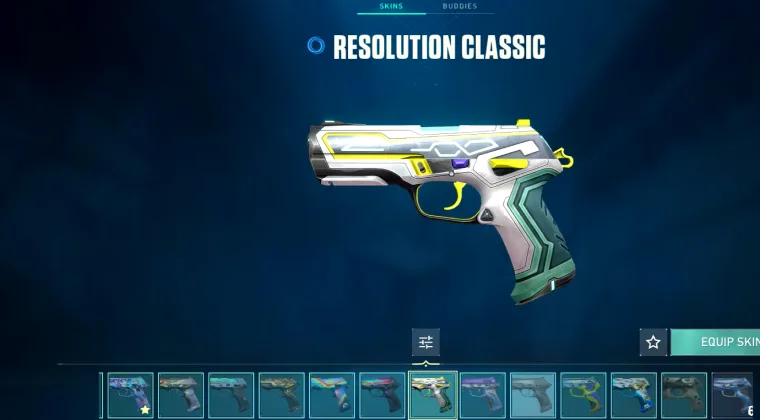This screenshot has height=420, width=760.
Task: Choose the skin thumbnail marked with a yellow star
Action: point(130,394)
